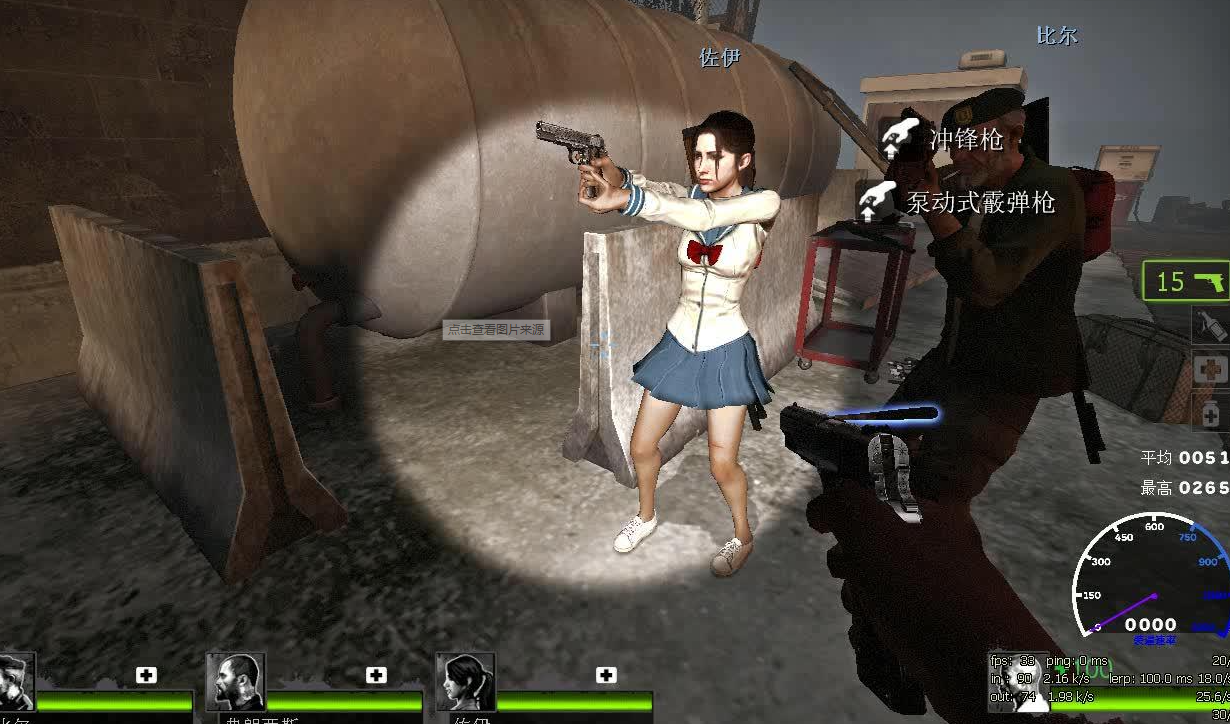
Task: Select the molotov throwable slot
Action: click(x=1210, y=324)
